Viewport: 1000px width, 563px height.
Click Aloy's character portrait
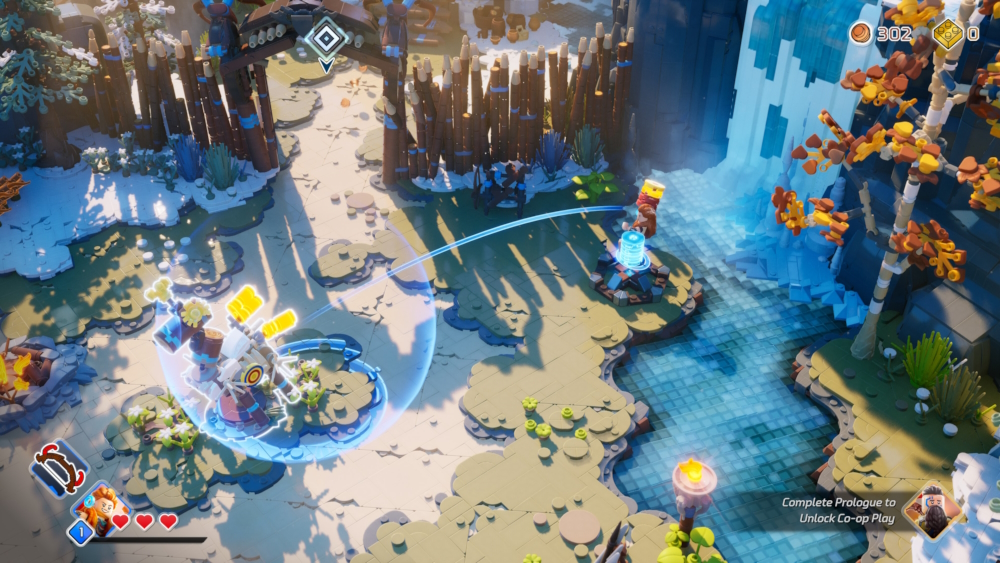tap(98, 505)
